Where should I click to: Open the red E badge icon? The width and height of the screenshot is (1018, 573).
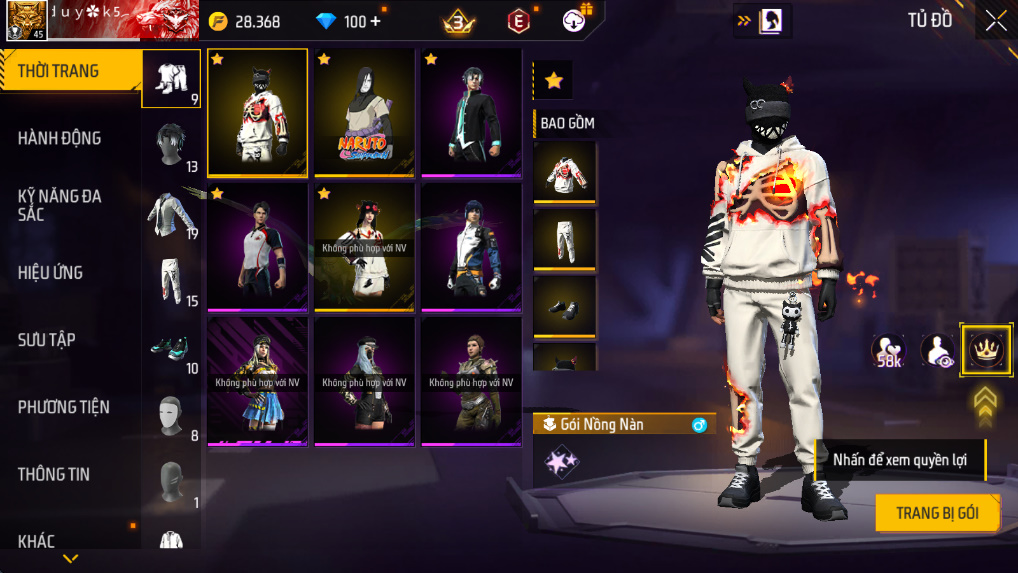click(x=518, y=21)
